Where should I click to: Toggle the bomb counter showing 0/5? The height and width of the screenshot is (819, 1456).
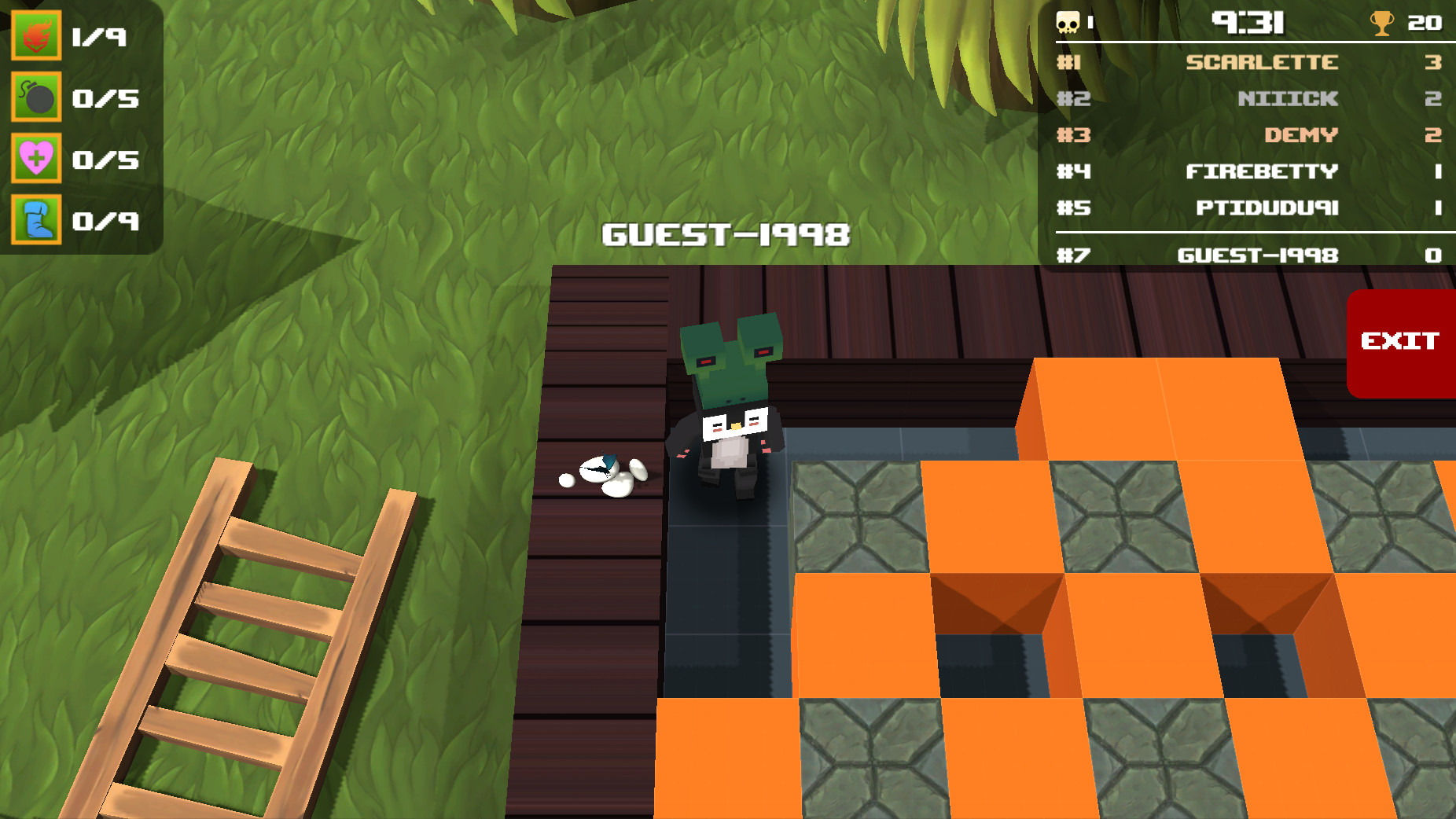coord(105,98)
